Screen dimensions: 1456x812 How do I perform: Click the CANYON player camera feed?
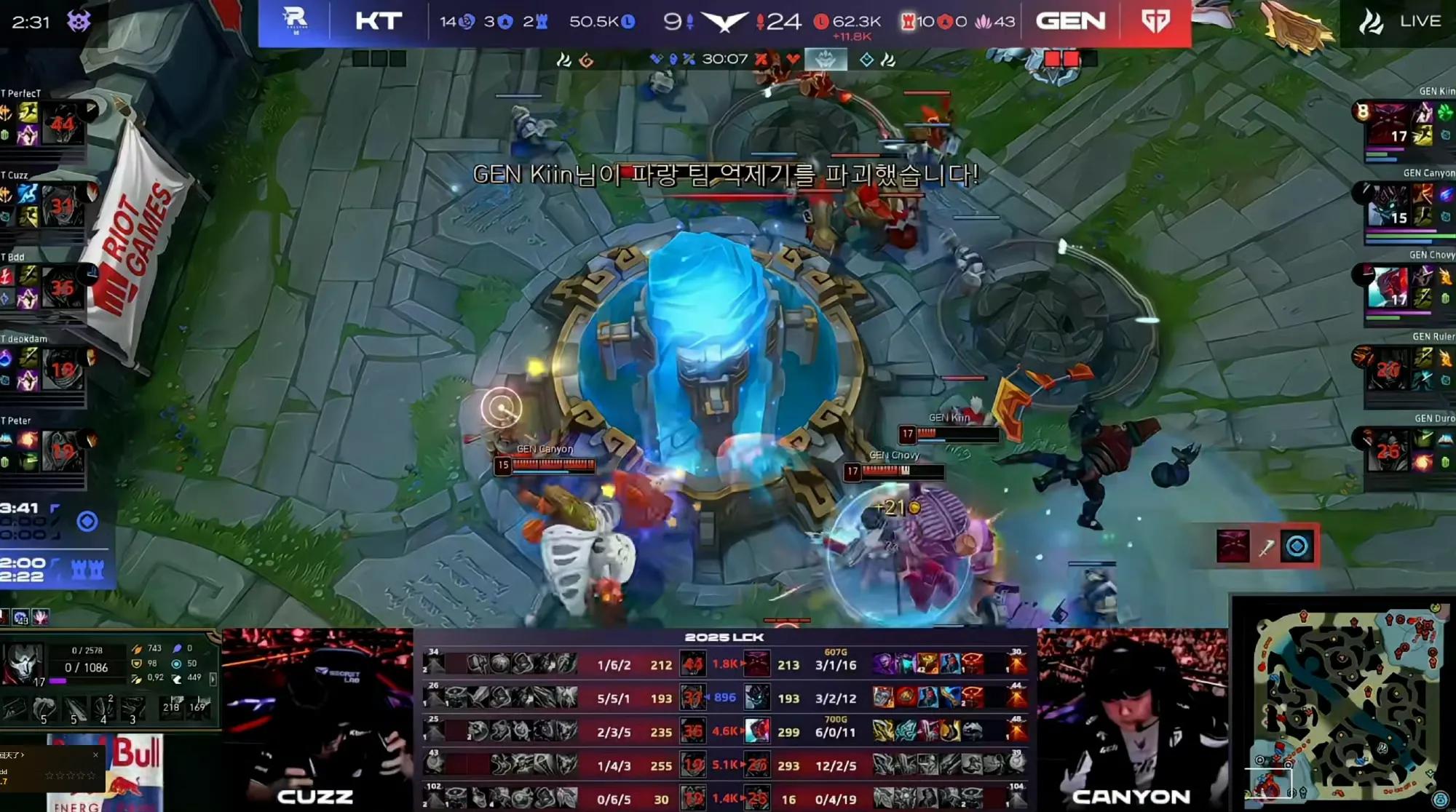(x=1132, y=719)
